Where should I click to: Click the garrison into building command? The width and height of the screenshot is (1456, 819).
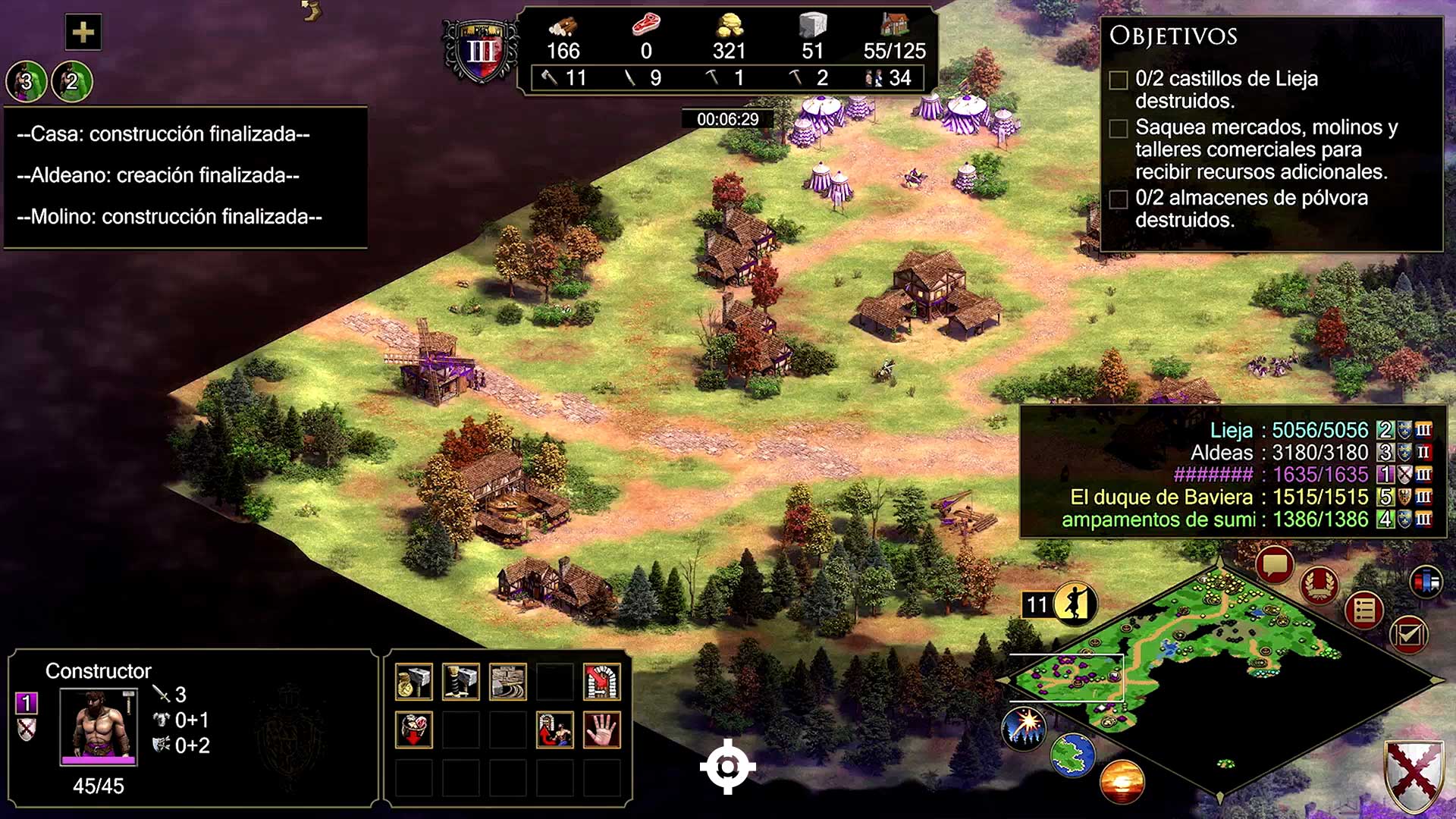(601, 682)
